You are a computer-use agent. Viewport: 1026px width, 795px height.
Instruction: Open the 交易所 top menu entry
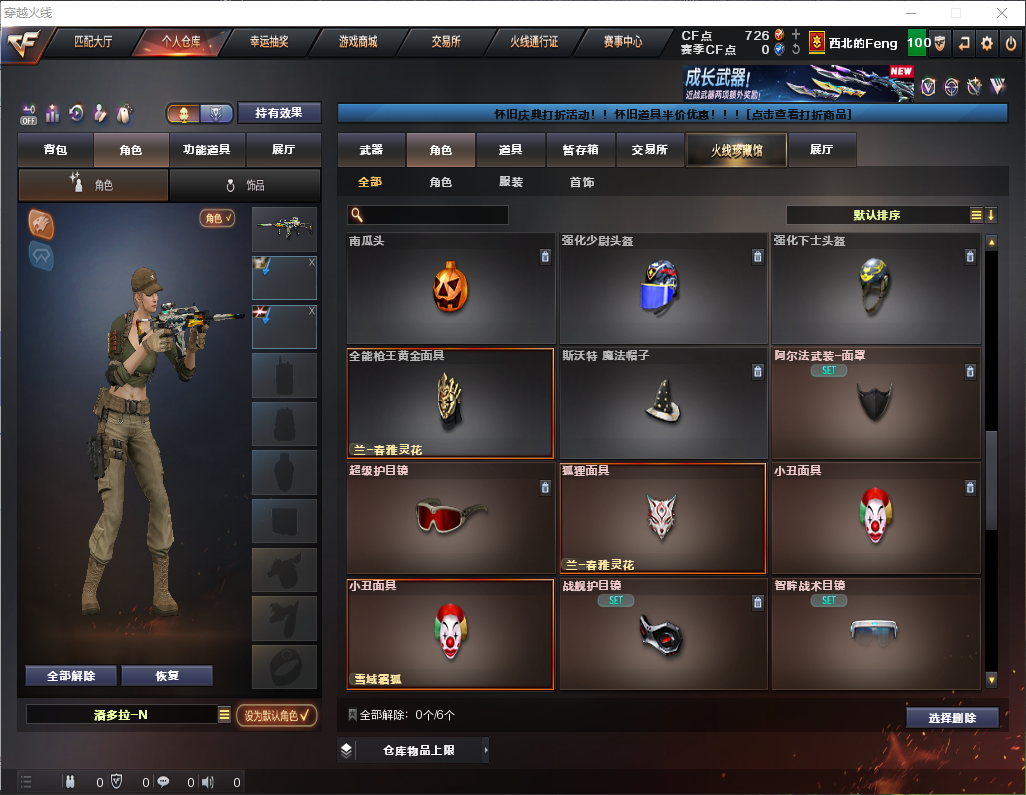tap(446, 42)
